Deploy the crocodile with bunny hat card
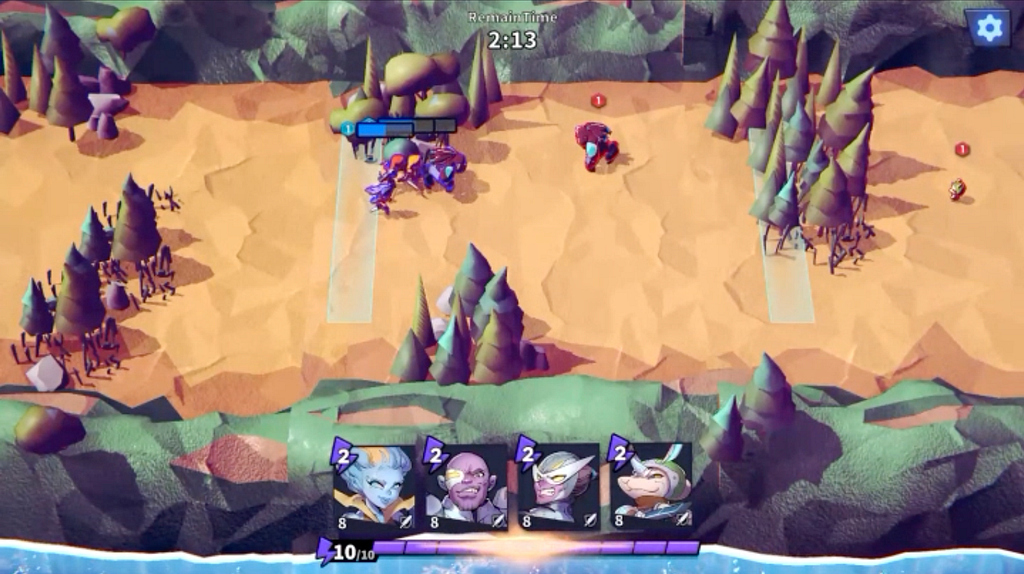The width and height of the screenshot is (1024, 574). [652, 485]
